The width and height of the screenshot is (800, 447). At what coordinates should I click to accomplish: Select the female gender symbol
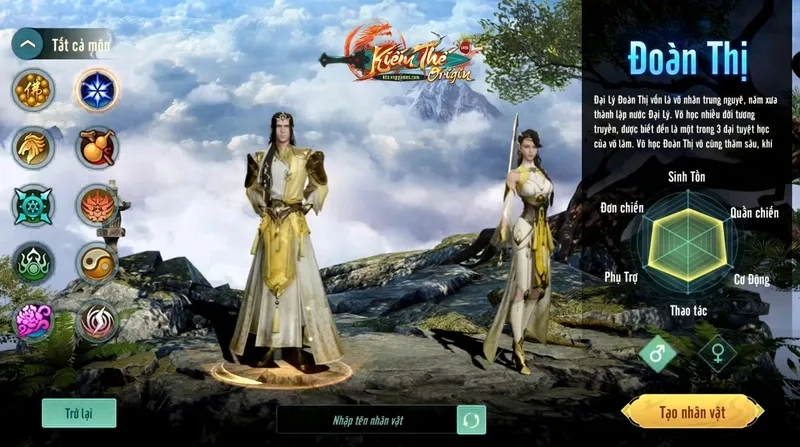coord(717,353)
